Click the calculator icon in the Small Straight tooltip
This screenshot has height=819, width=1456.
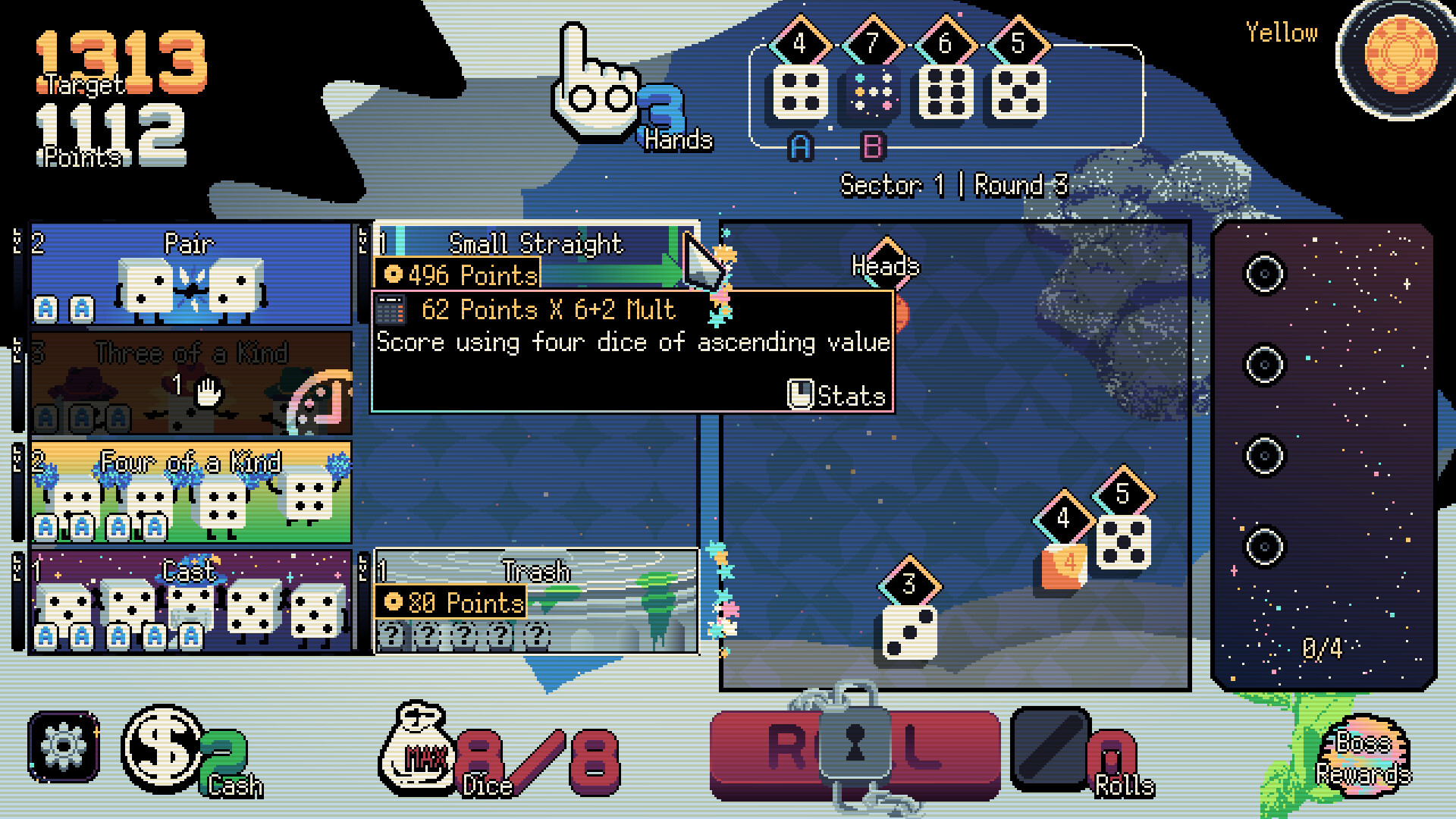(390, 310)
